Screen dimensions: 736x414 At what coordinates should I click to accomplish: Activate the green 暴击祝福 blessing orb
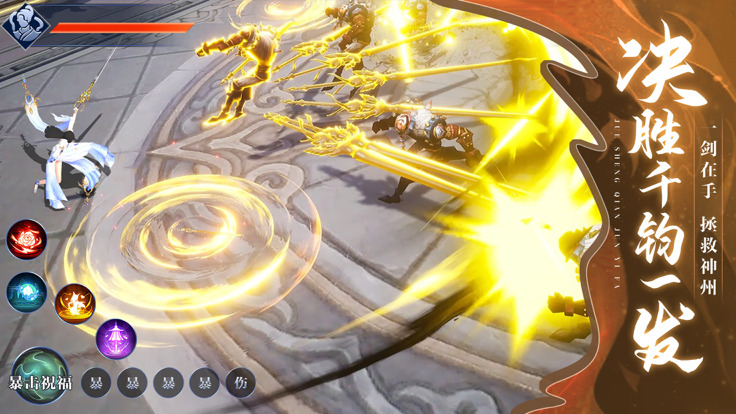pyautogui.click(x=40, y=374)
